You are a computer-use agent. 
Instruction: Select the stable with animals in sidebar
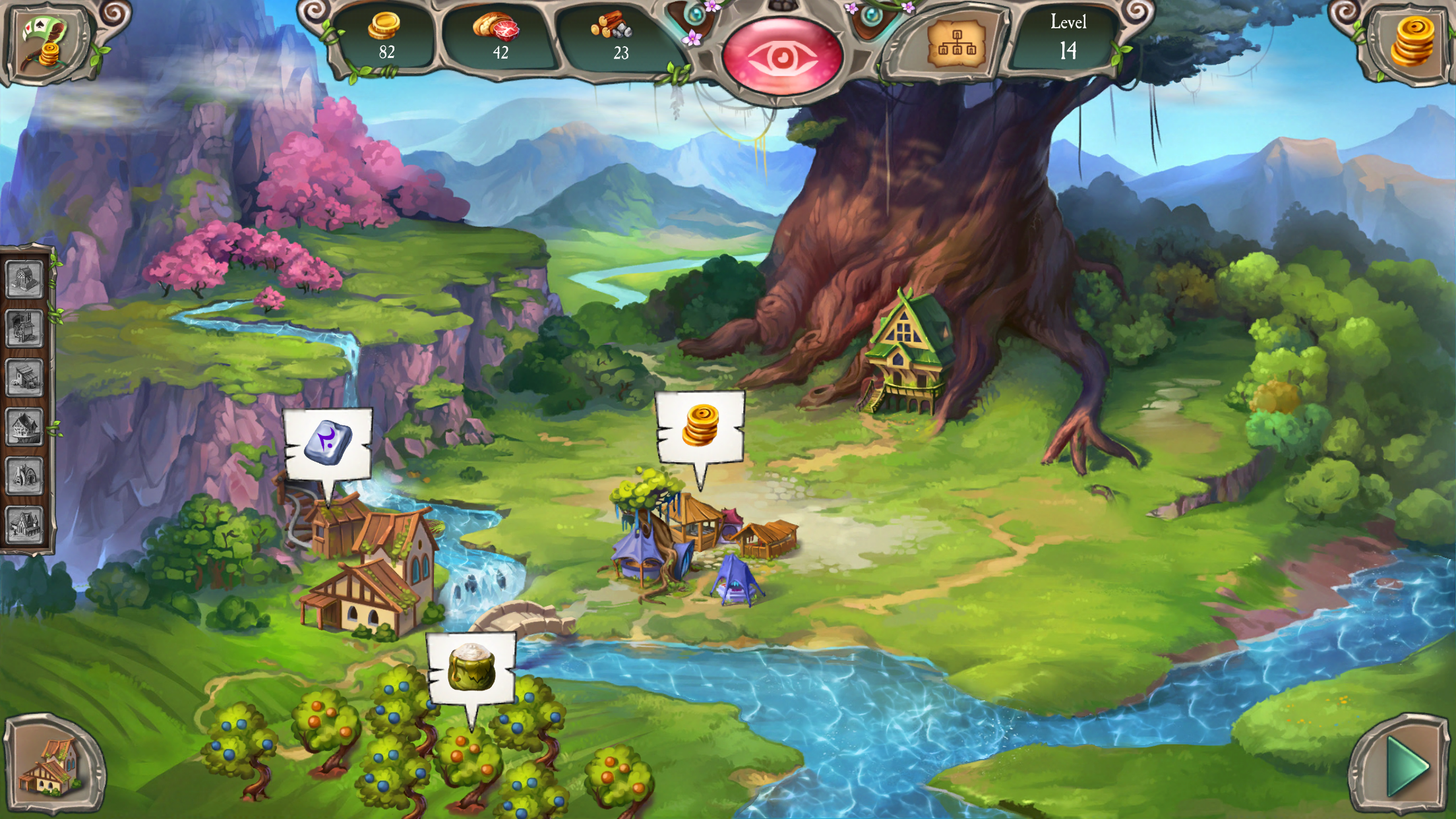(24, 378)
